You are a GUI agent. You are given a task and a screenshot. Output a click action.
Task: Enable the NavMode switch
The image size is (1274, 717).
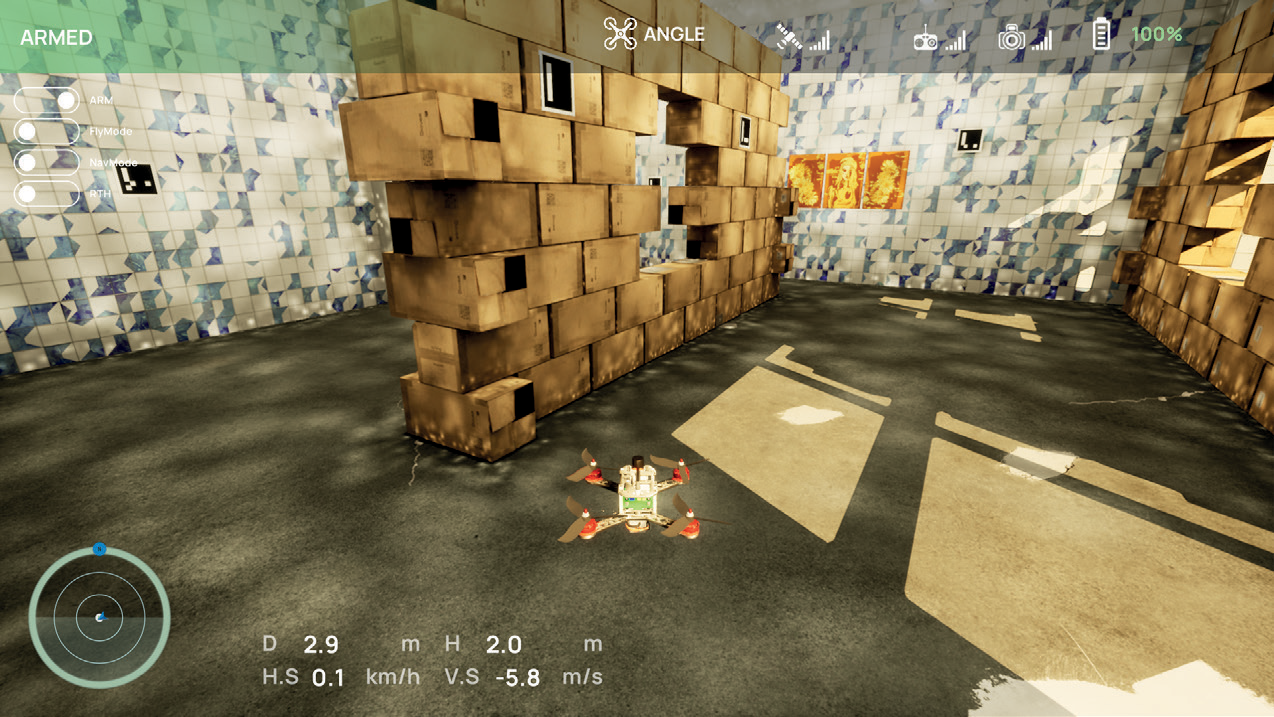click(47, 162)
